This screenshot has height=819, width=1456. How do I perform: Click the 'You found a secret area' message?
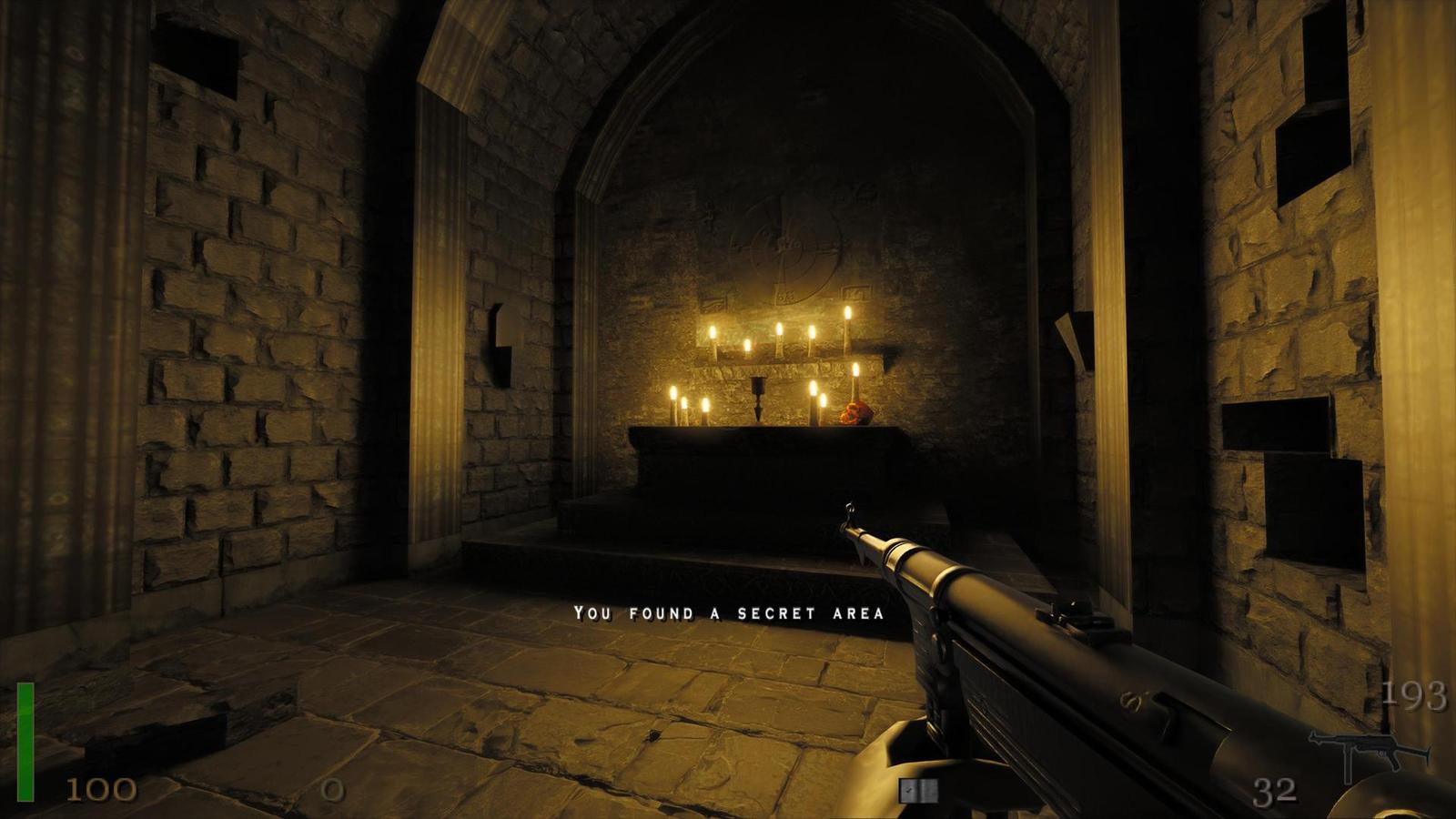point(729,612)
